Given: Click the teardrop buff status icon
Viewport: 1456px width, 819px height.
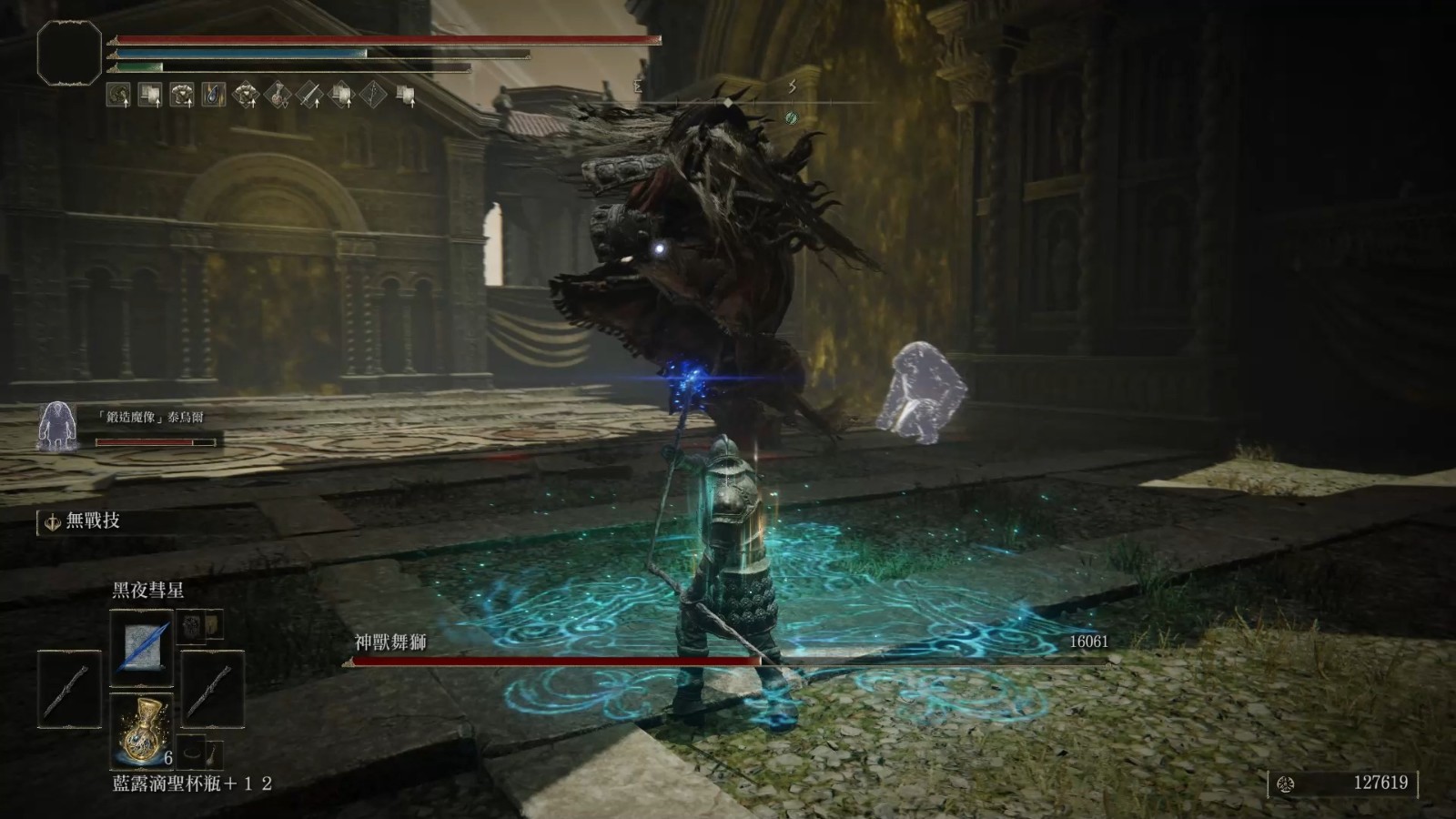Looking at the screenshot, I should tap(214, 95).
